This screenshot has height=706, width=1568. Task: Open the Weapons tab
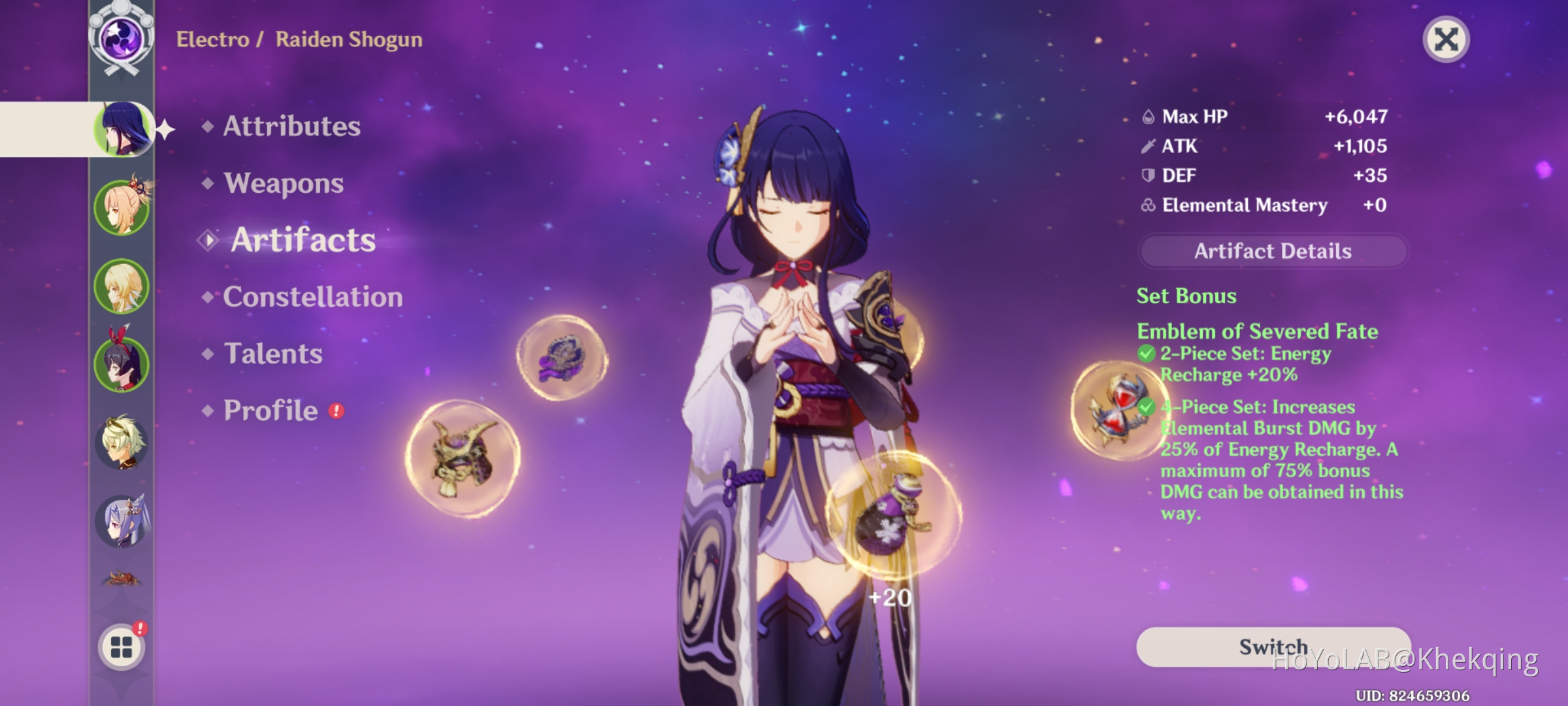coord(282,184)
